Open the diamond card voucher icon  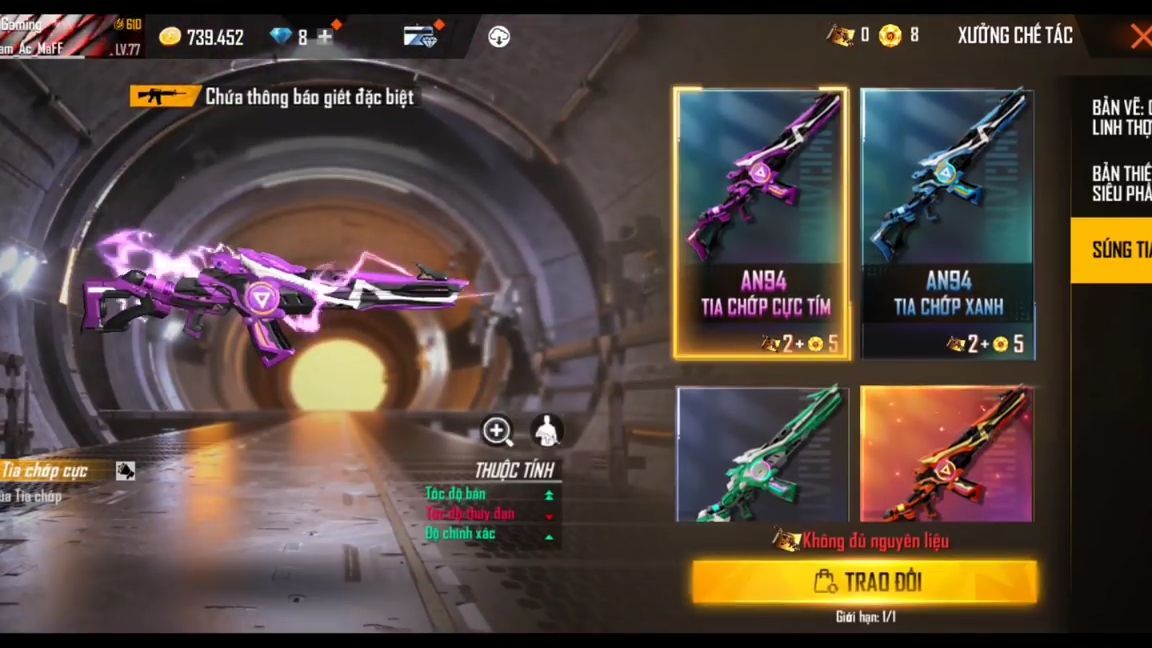421,37
